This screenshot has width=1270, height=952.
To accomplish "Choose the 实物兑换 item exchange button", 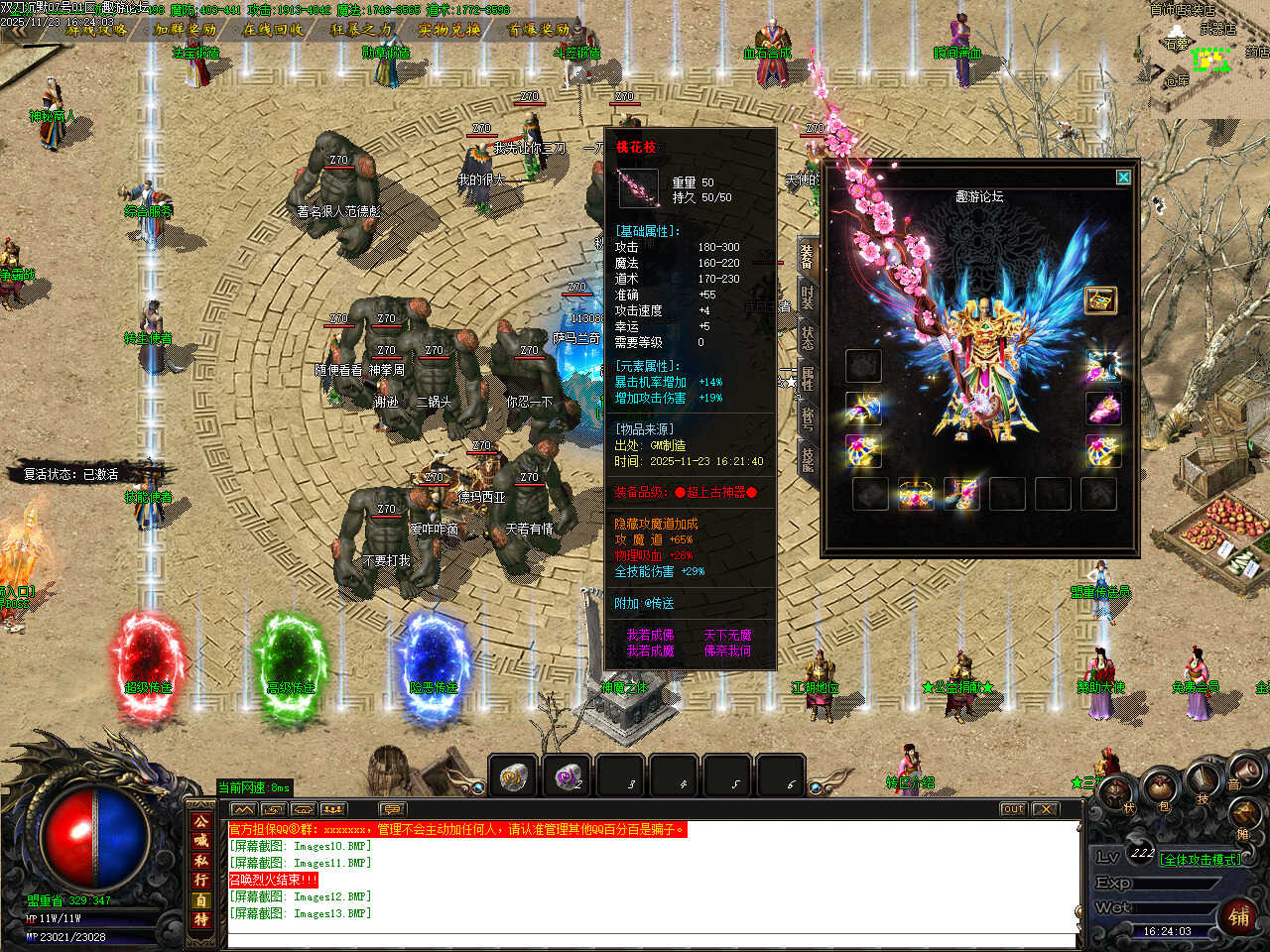I will click(x=449, y=30).
